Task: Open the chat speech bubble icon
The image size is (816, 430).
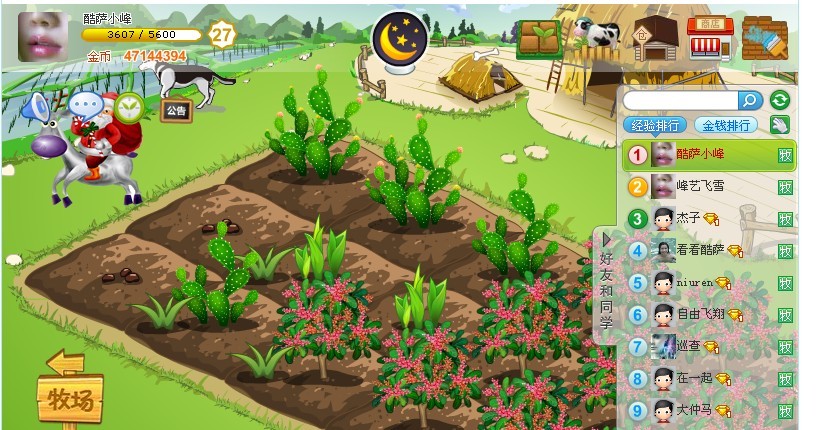Action: coord(87,105)
